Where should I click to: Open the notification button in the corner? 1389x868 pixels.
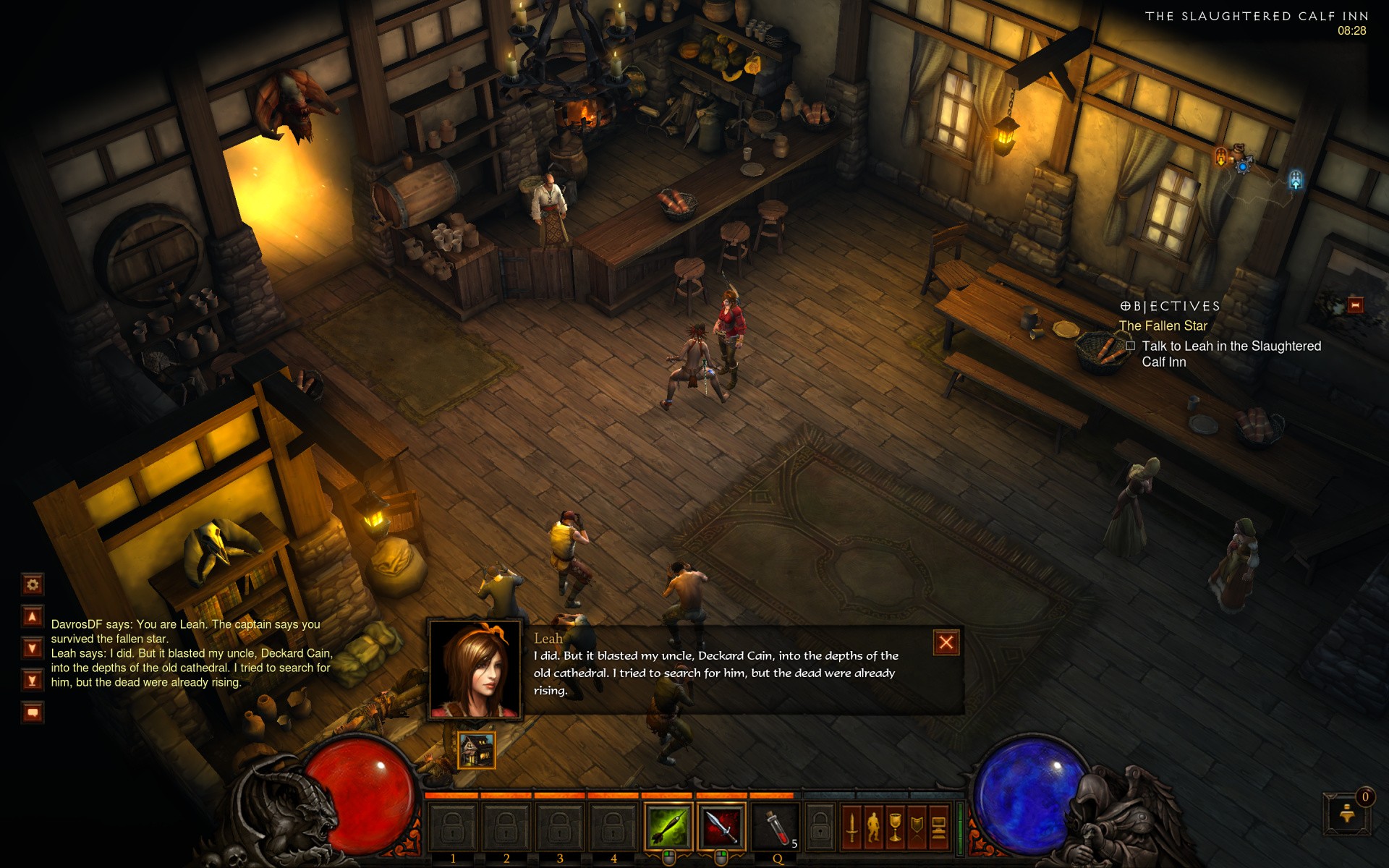click(x=1346, y=814)
